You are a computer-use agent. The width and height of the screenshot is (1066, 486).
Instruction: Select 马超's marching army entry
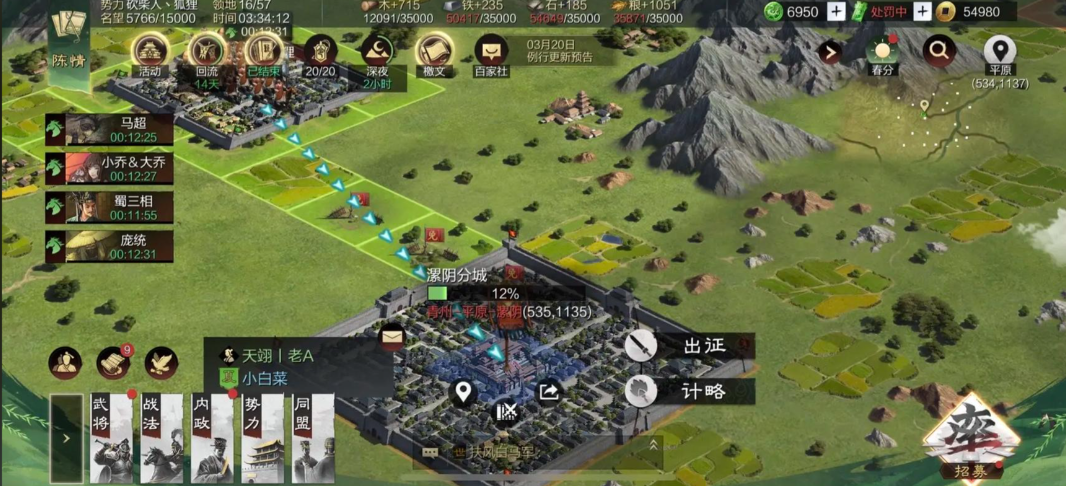tap(109, 130)
